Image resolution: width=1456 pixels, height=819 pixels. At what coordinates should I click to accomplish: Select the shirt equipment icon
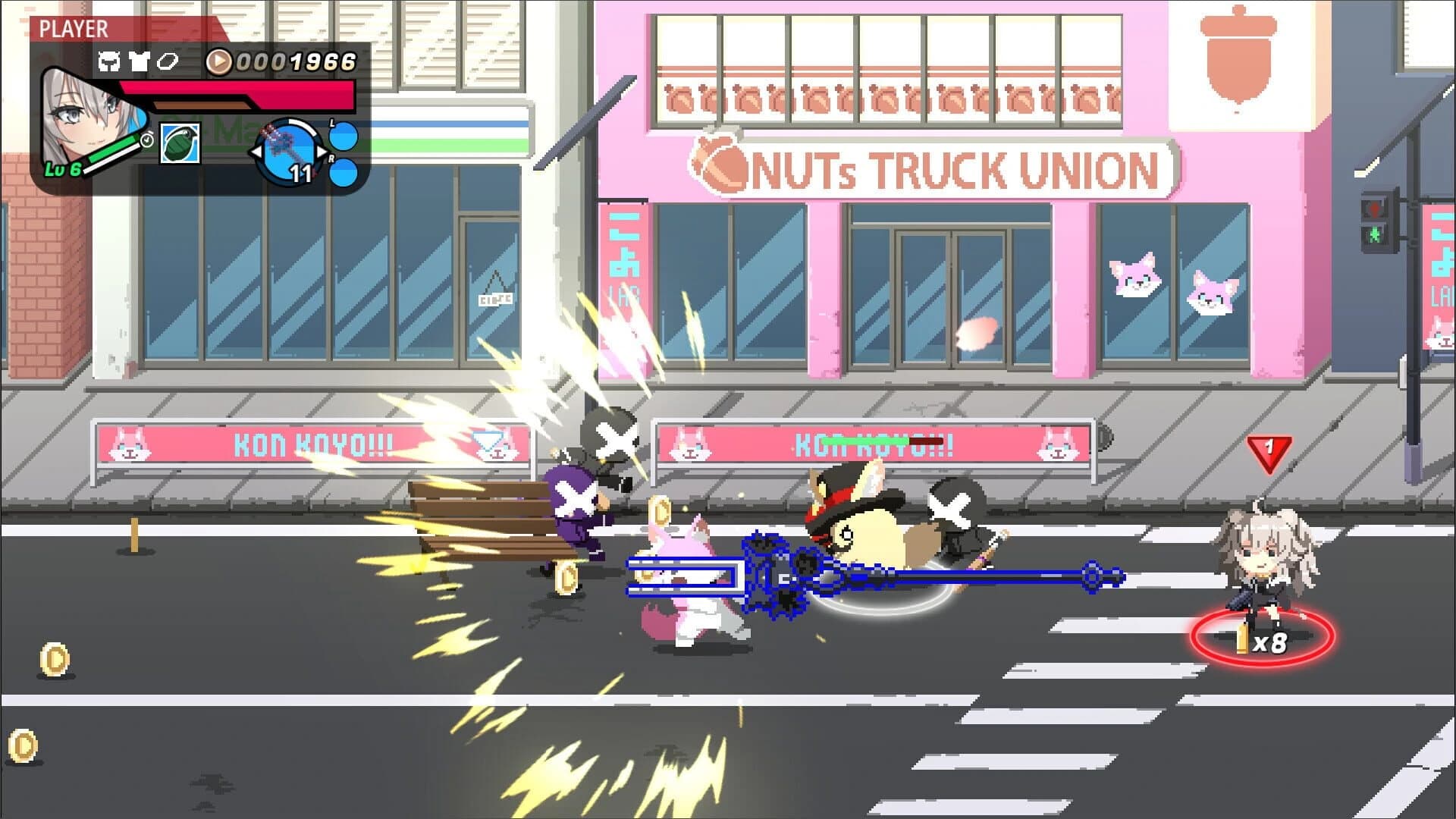click(140, 61)
